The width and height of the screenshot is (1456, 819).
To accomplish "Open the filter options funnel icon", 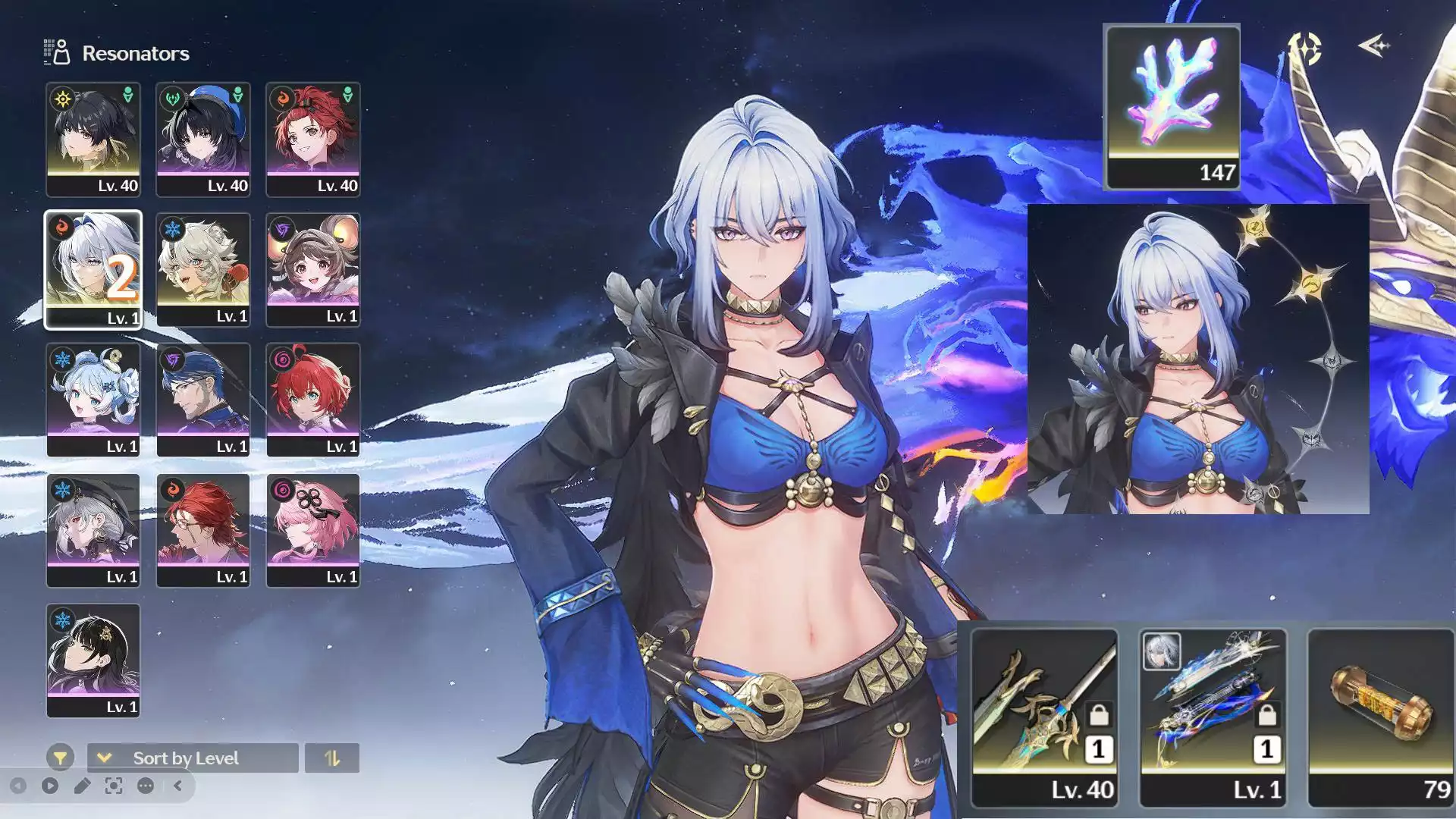I will coord(61,758).
